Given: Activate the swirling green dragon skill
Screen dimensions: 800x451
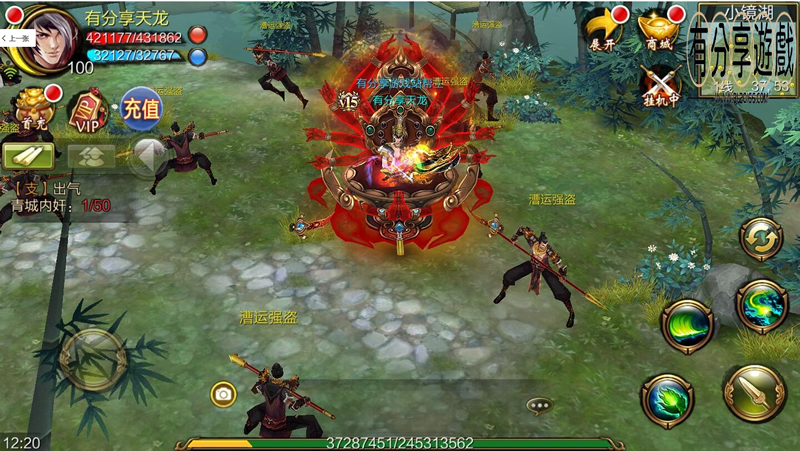Looking at the screenshot, I should click(761, 305).
